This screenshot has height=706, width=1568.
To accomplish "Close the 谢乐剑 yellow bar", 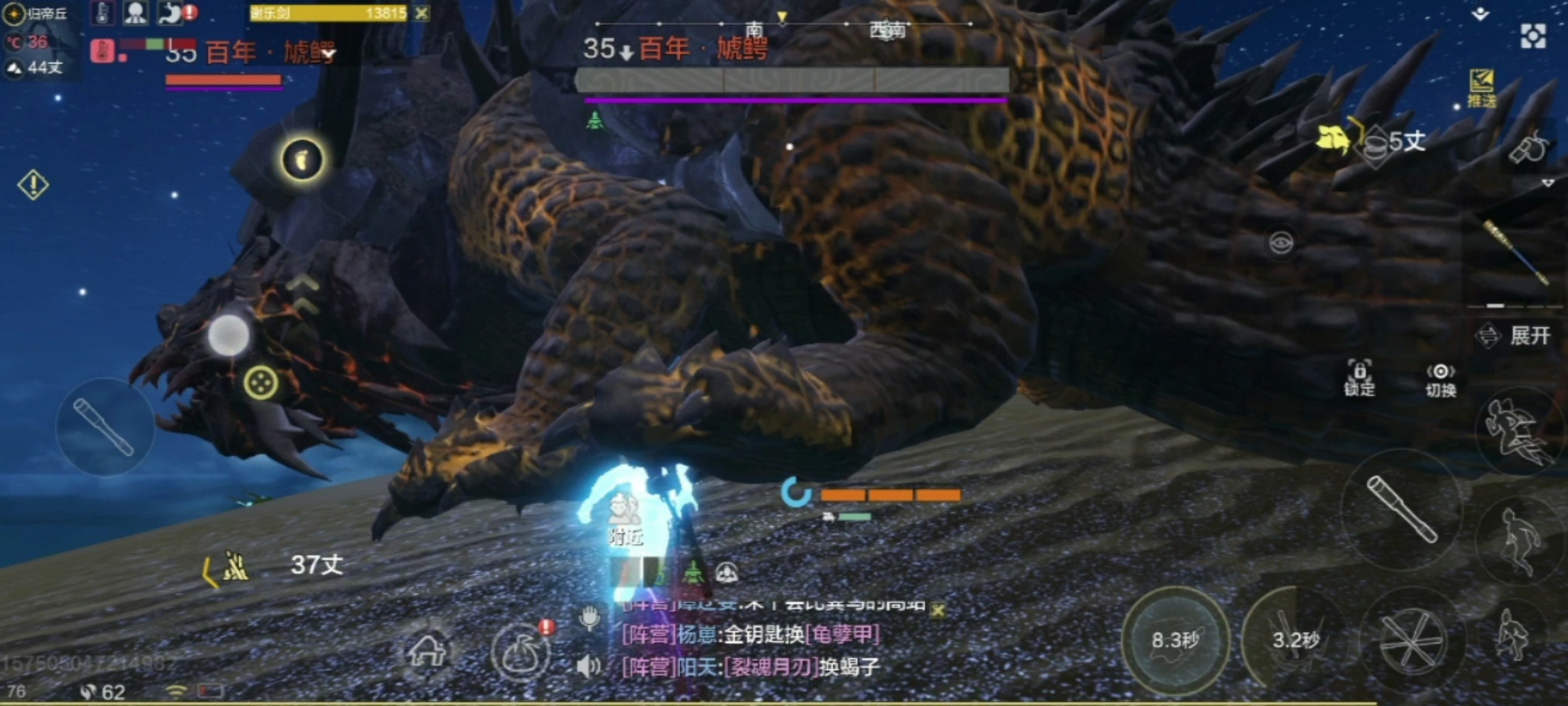I will [x=422, y=13].
